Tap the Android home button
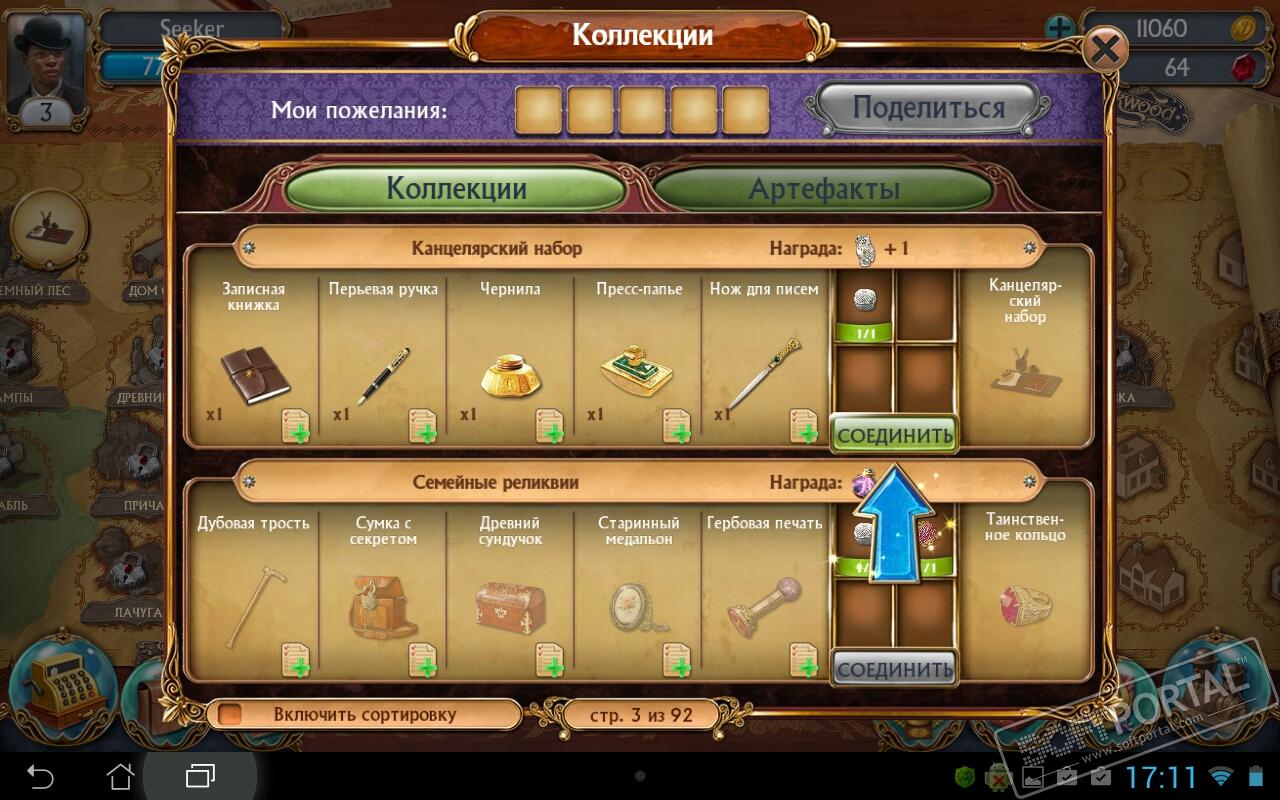The height and width of the screenshot is (800, 1280). (121, 775)
